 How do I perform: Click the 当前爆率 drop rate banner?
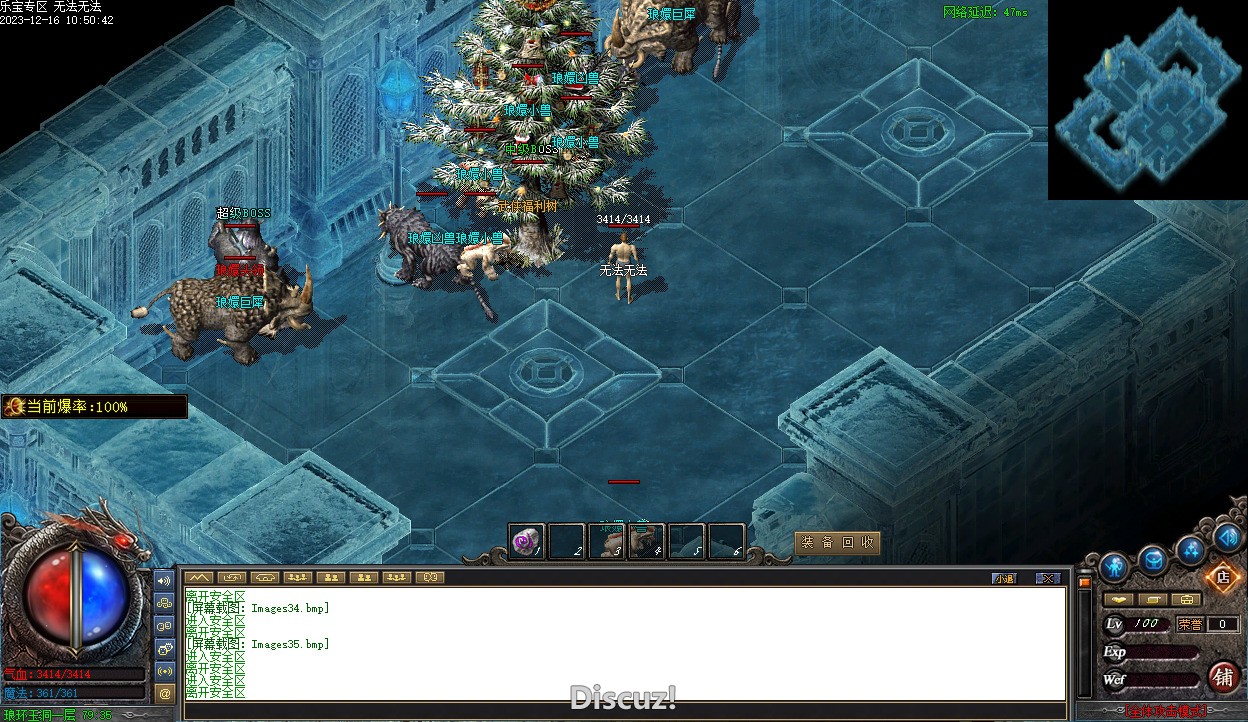coord(94,407)
